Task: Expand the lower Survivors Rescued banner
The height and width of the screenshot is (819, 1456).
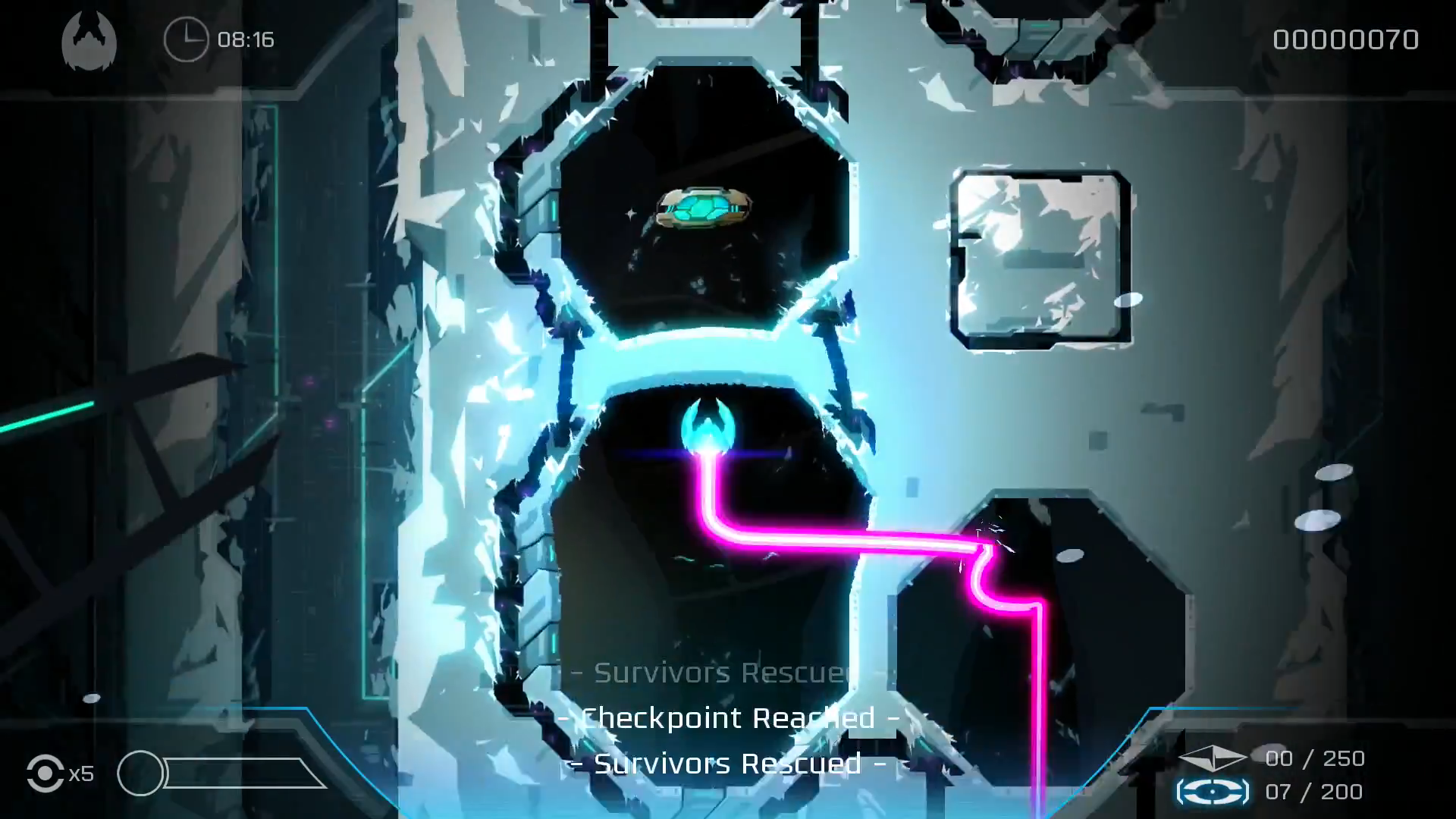Action: click(726, 764)
